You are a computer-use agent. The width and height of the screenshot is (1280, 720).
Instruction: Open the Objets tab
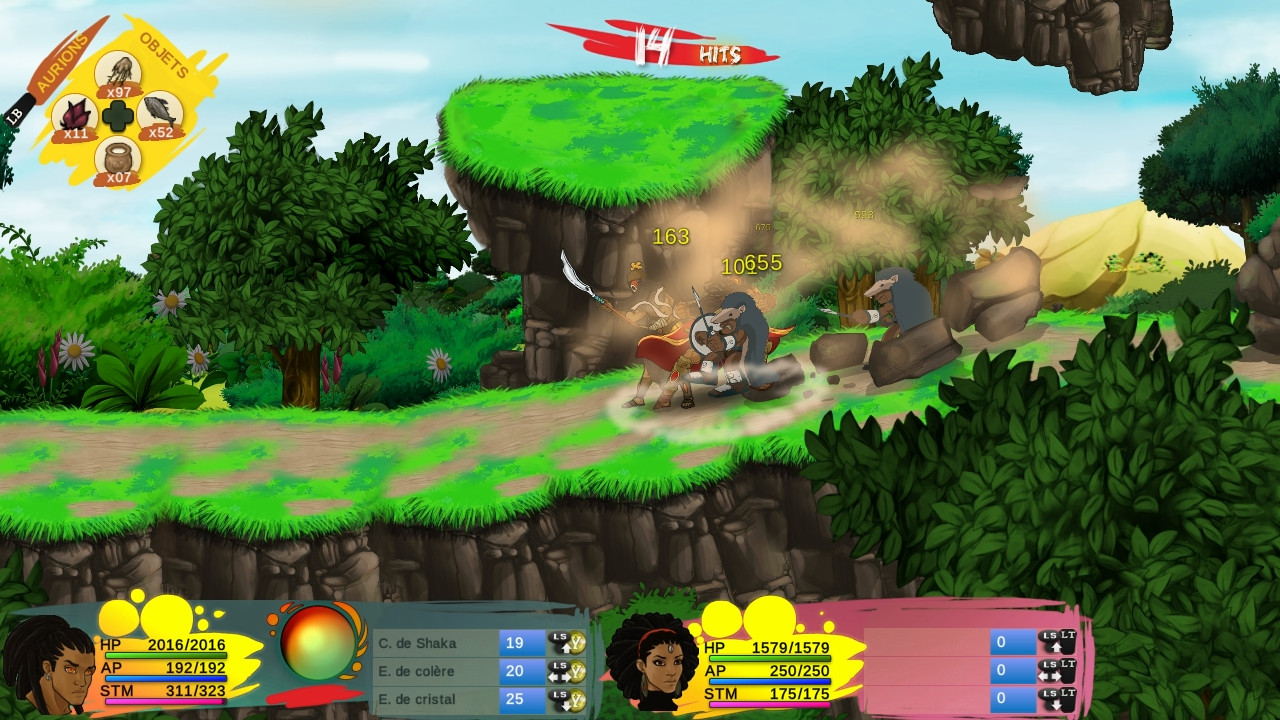pos(164,54)
